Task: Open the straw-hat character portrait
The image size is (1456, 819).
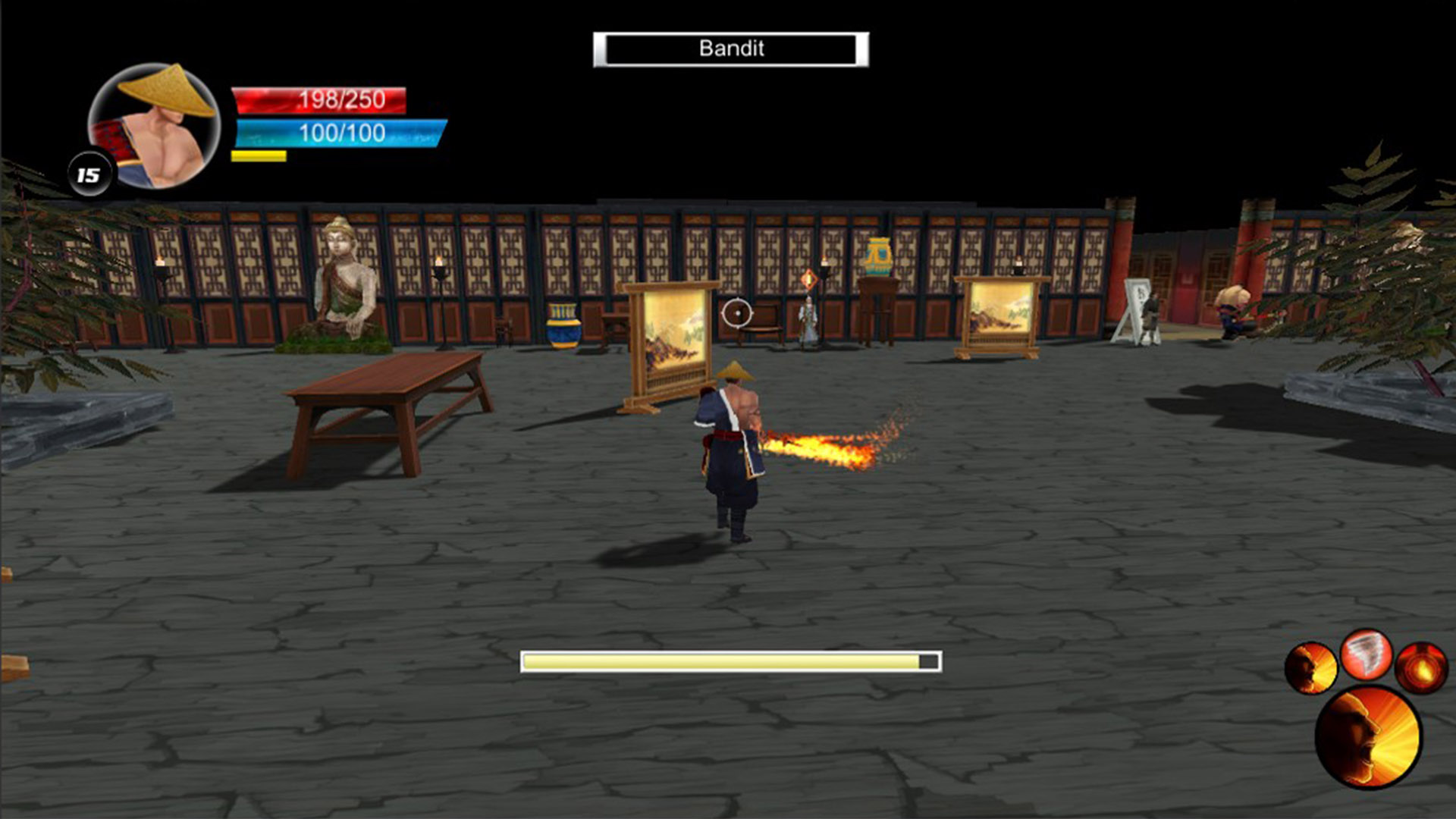Action: coord(155,126)
